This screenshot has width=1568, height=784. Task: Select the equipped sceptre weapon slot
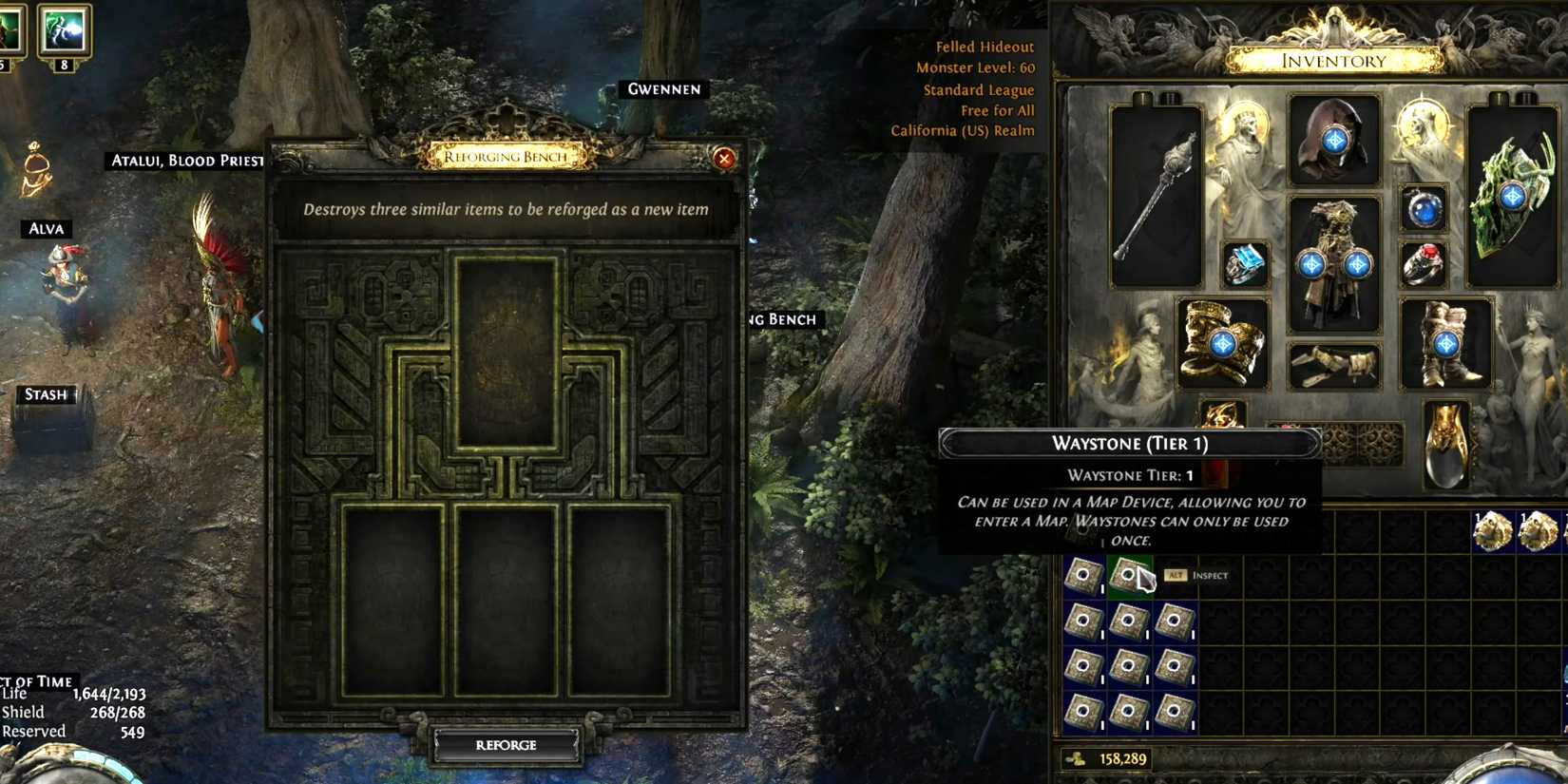point(1155,197)
